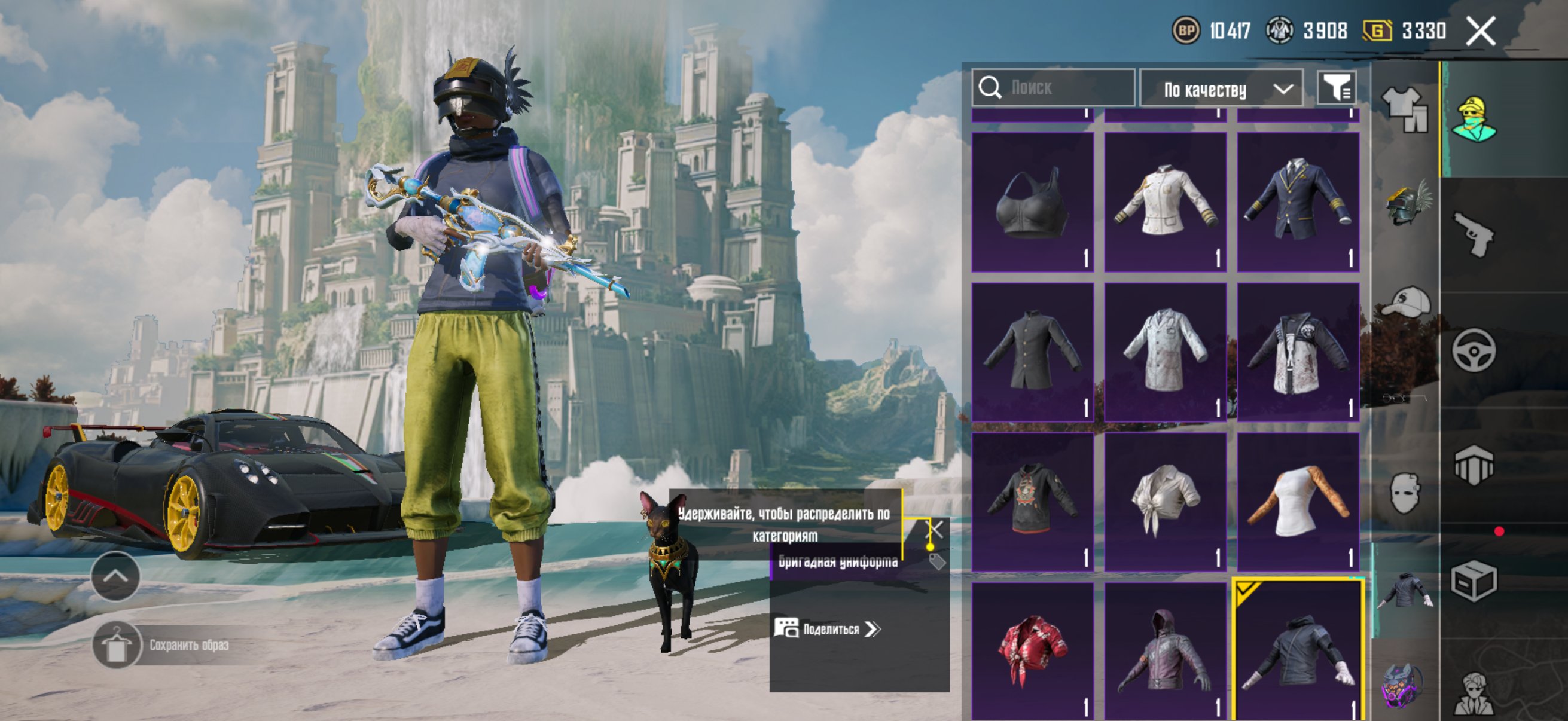Switch to the cap headwear category

tap(1406, 303)
